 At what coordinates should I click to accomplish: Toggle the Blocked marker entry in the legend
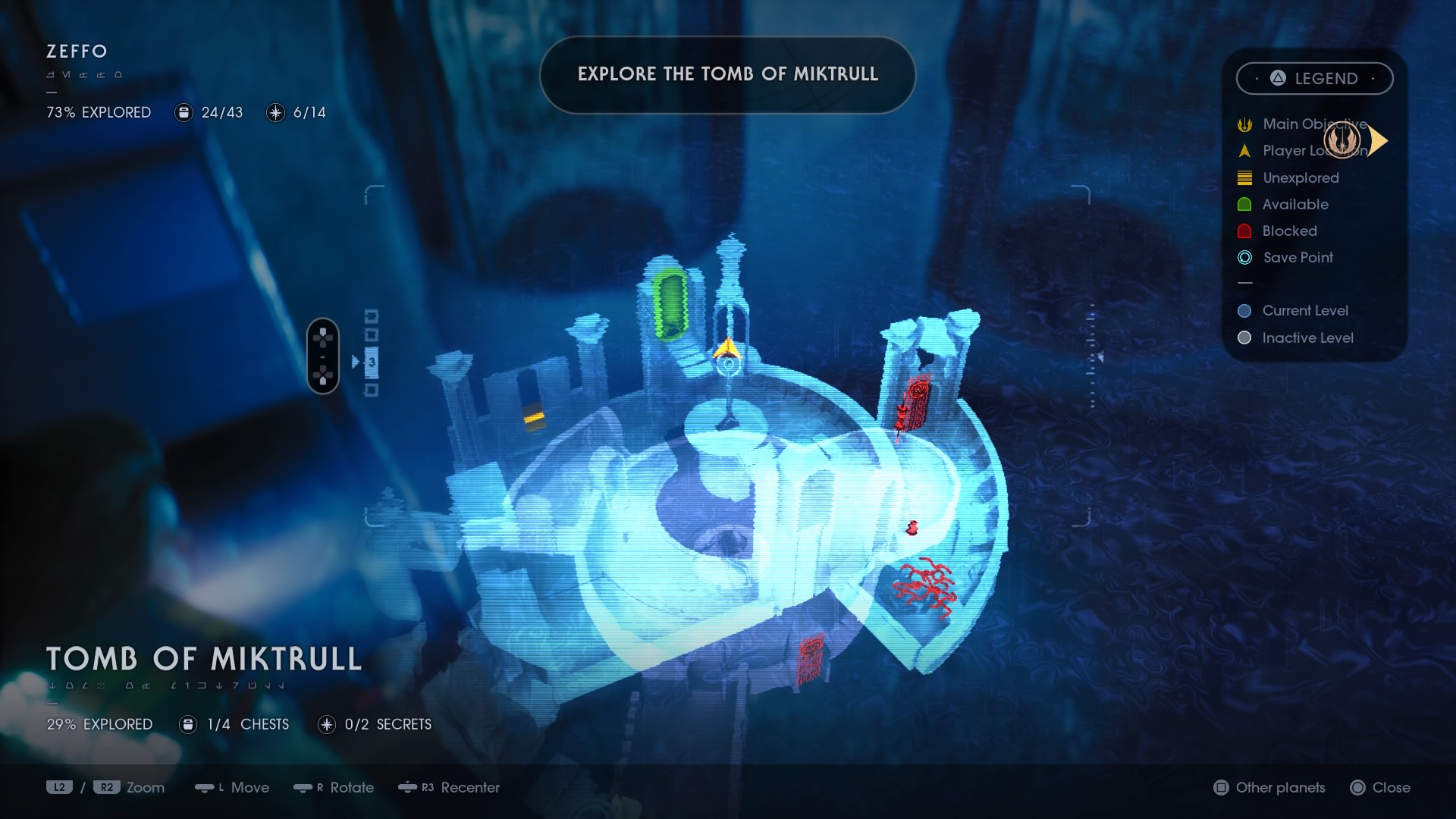[x=1244, y=231]
